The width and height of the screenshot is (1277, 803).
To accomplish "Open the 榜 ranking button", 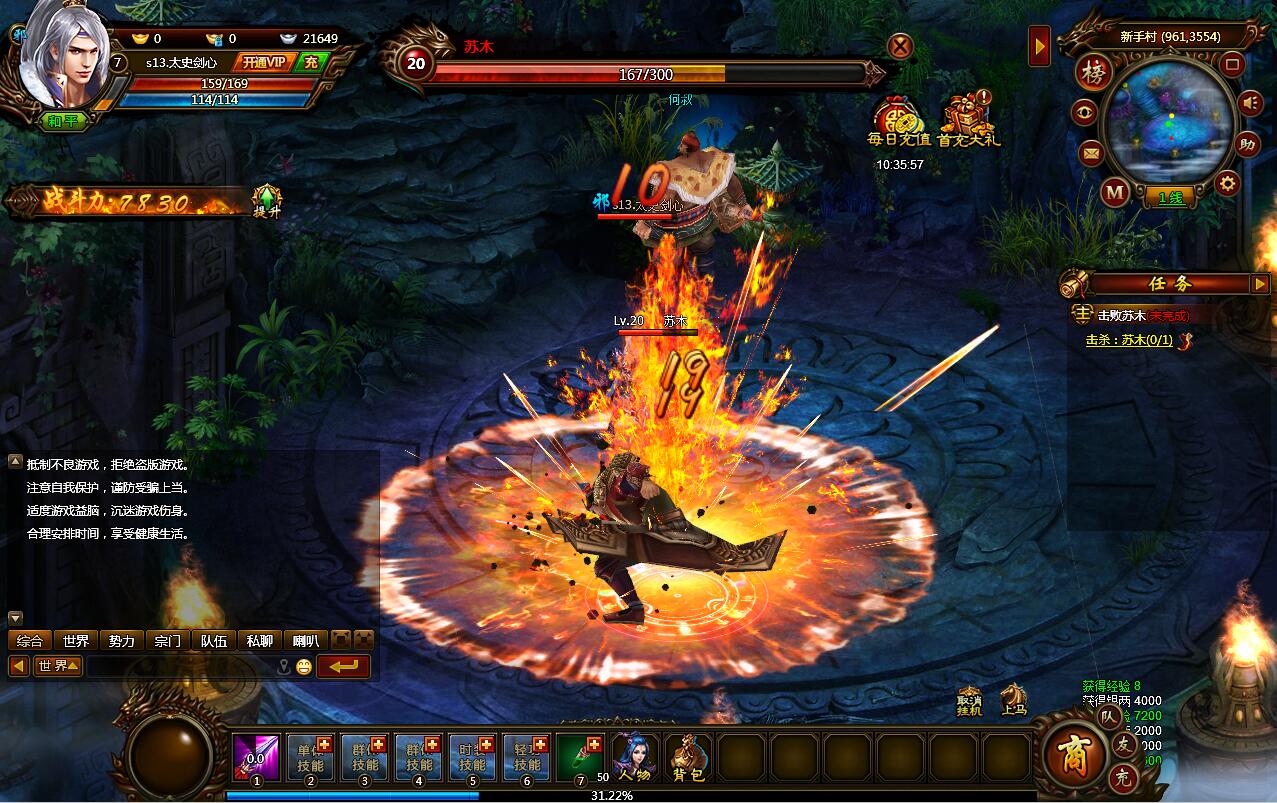I will point(1094,73).
